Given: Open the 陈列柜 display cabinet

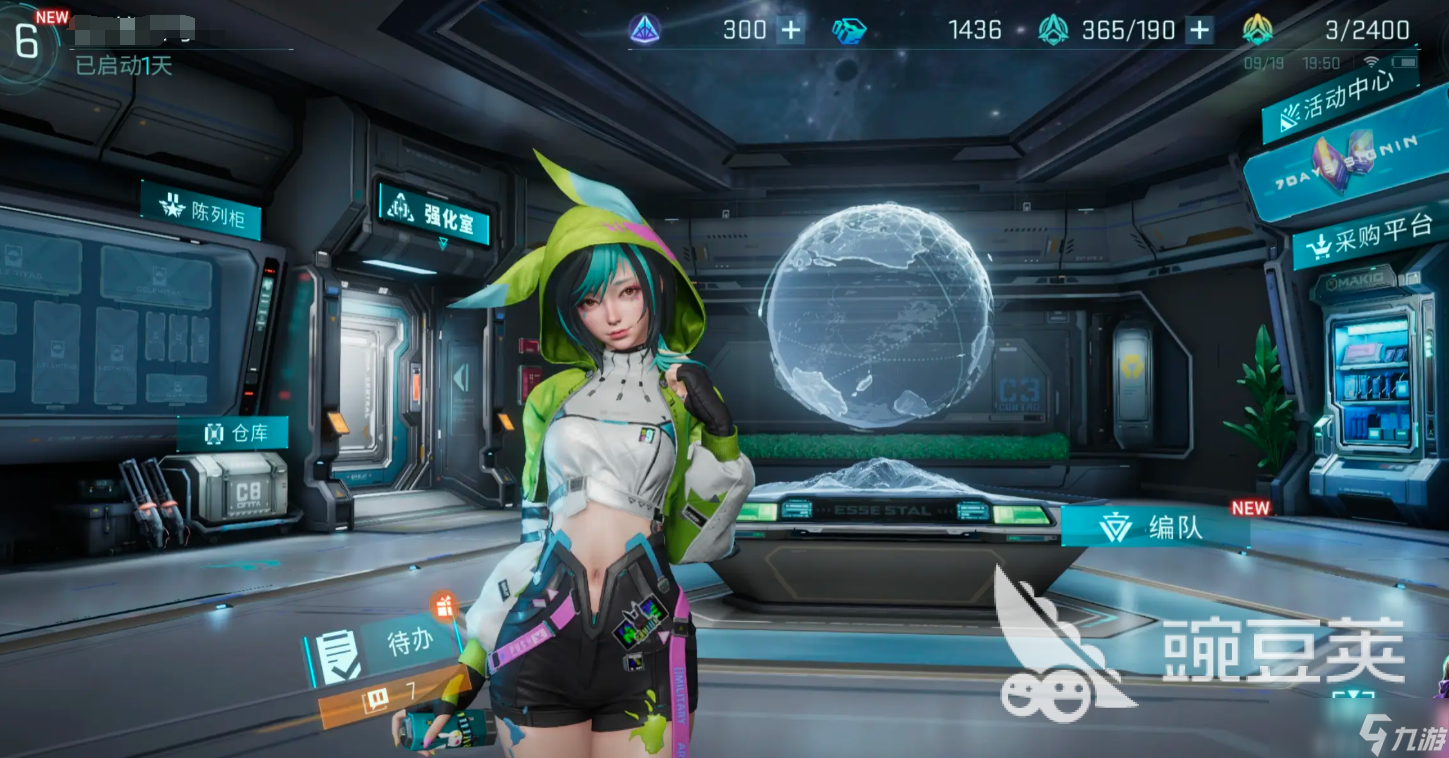Looking at the screenshot, I should (202, 210).
